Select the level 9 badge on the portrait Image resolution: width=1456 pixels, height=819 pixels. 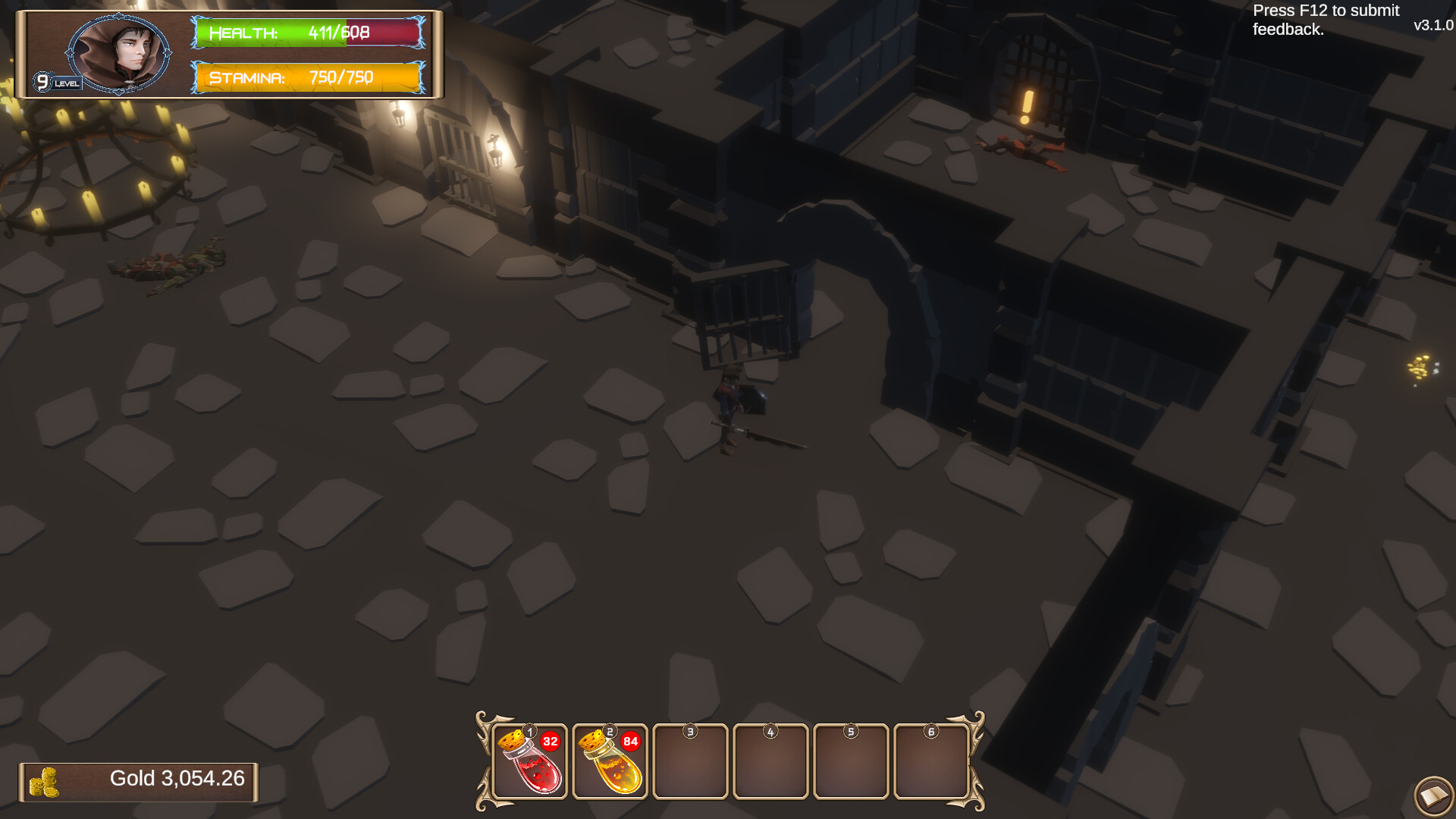[x=43, y=80]
